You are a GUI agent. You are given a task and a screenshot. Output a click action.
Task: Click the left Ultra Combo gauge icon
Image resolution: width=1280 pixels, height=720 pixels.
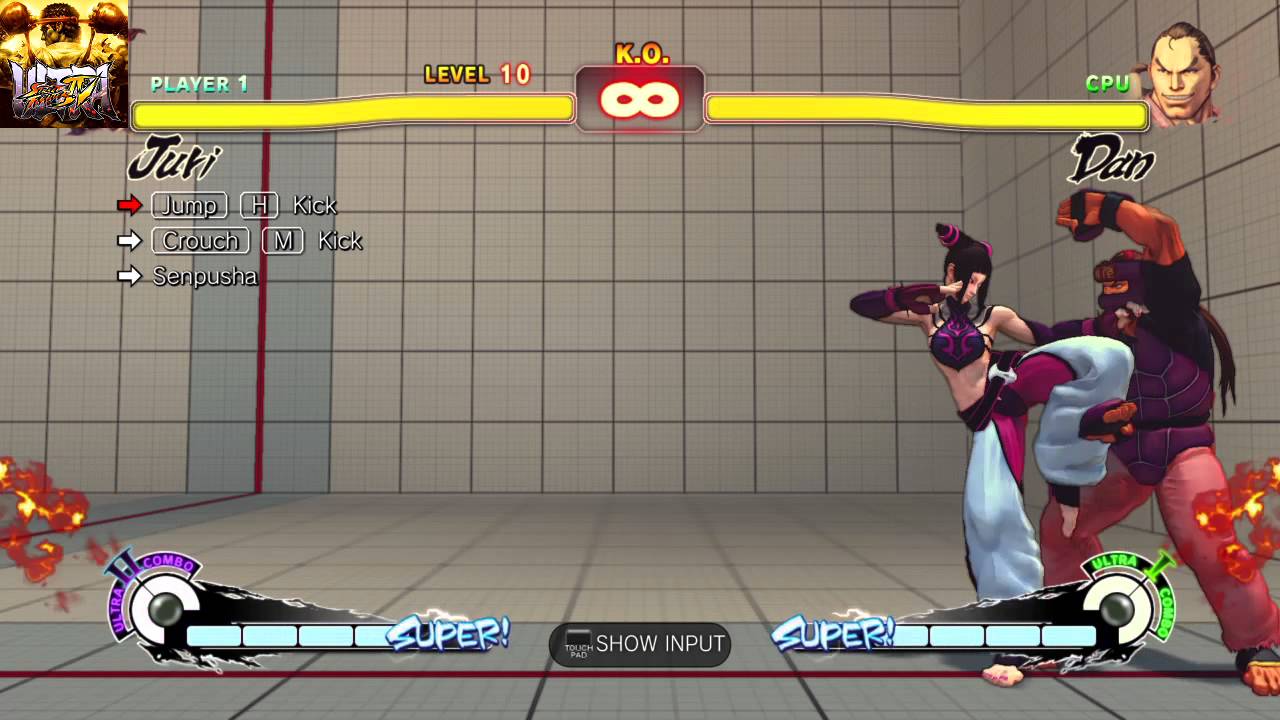tap(165, 608)
